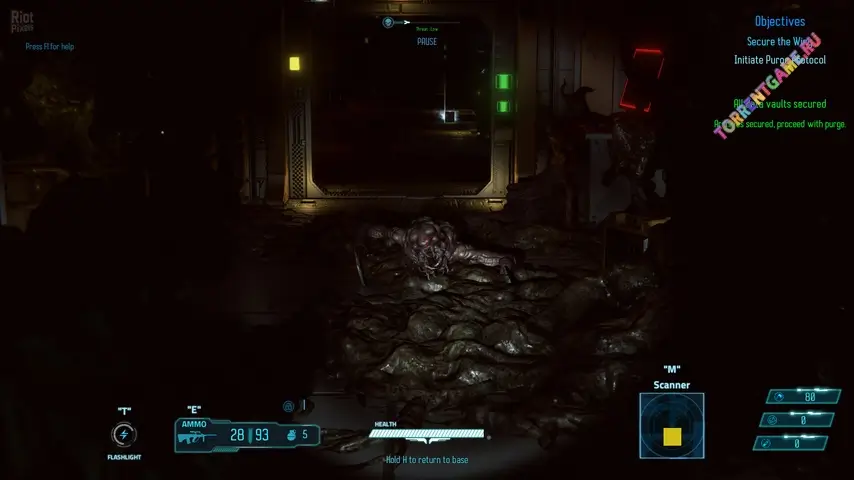Viewport: 854px width, 480px height.
Task: Select the grenade icon
Action: (290, 435)
